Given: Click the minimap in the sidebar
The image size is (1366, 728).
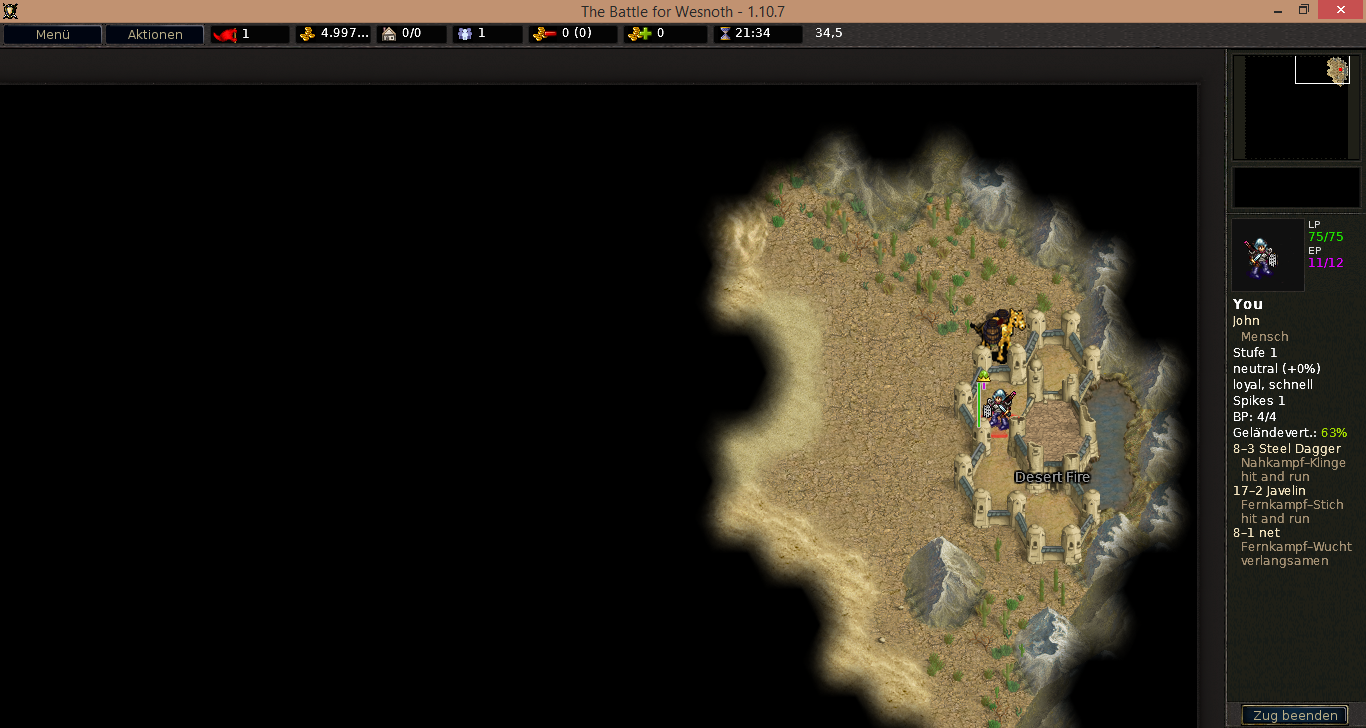Looking at the screenshot, I should click(x=1296, y=107).
